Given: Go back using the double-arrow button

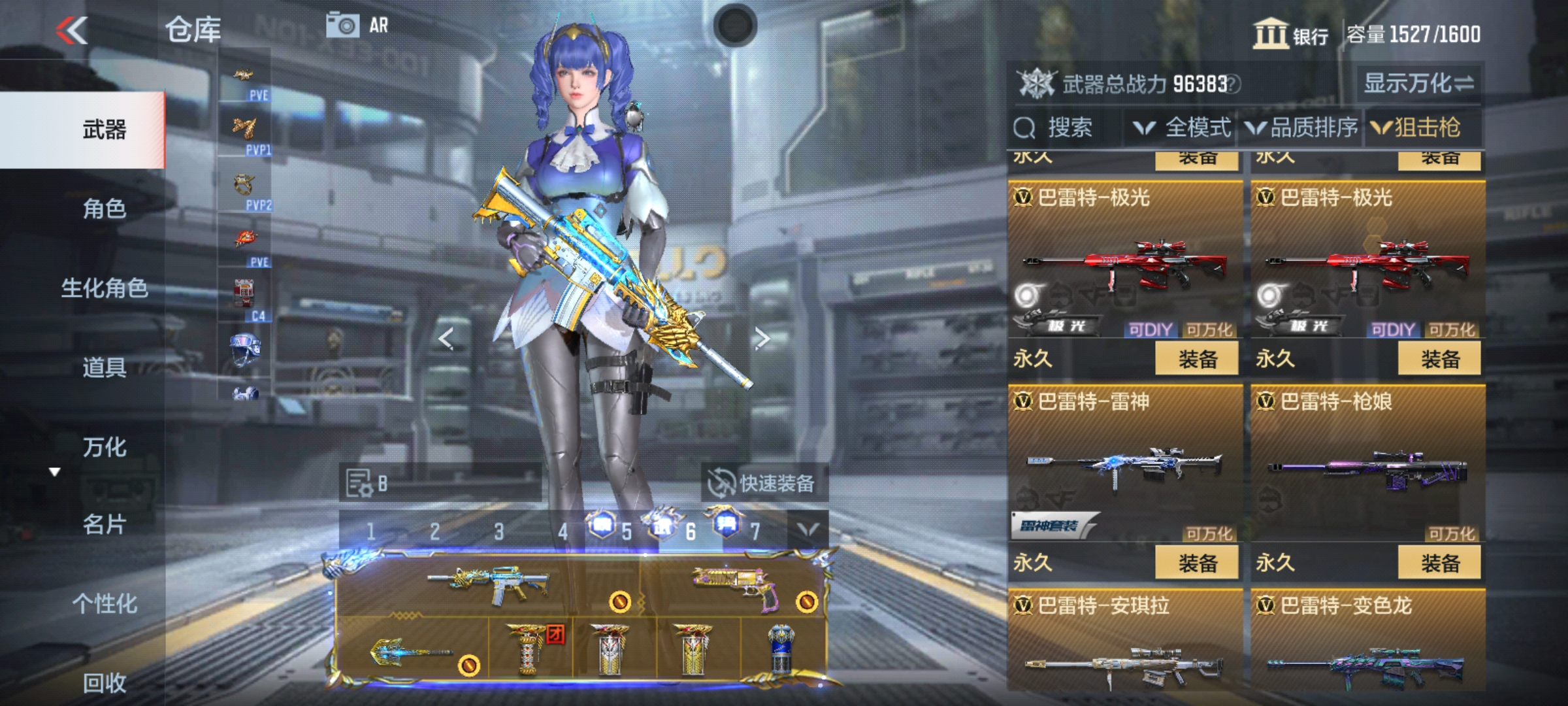Looking at the screenshot, I should click(72, 30).
